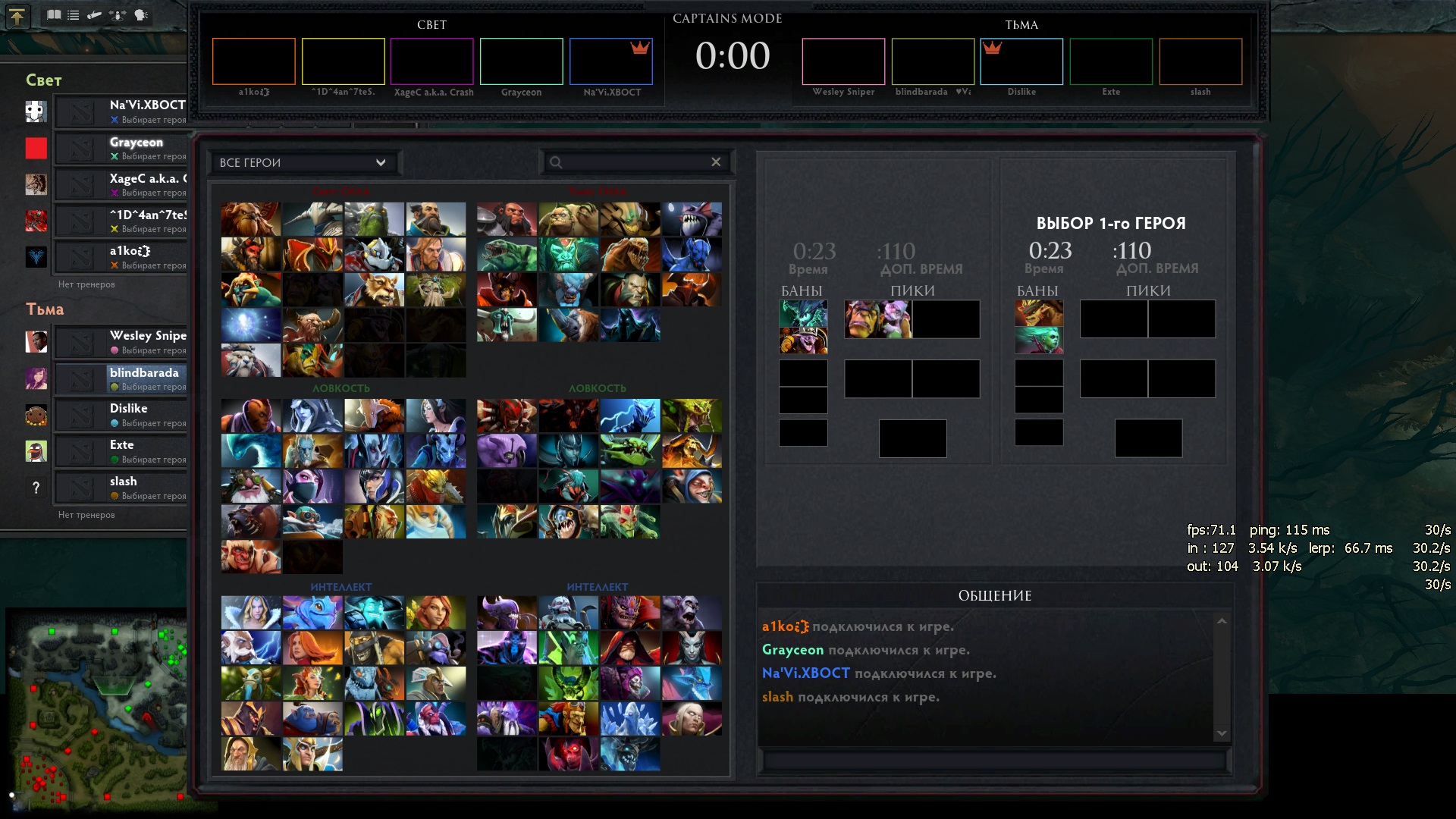The image size is (1456, 819).
Task: Choose the Pudge hero portrait
Action: (x=568, y=219)
